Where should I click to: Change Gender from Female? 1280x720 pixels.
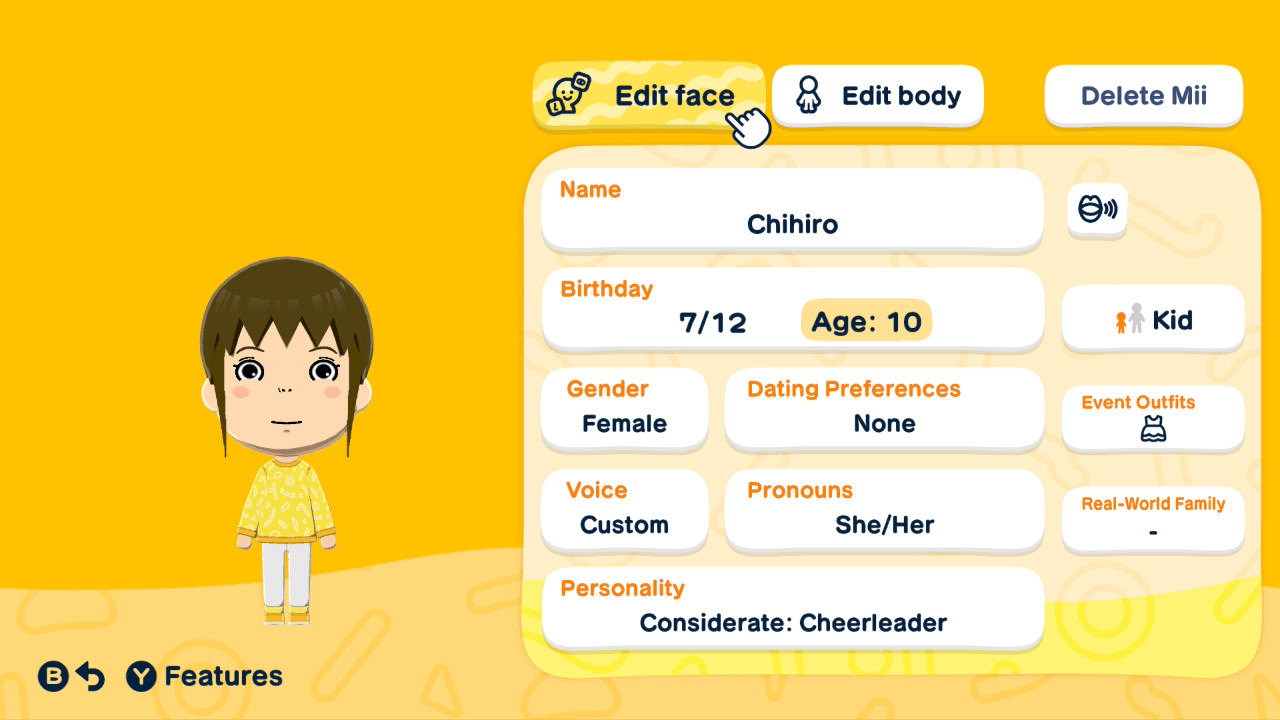pyautogui.click(x=624, y=409)
